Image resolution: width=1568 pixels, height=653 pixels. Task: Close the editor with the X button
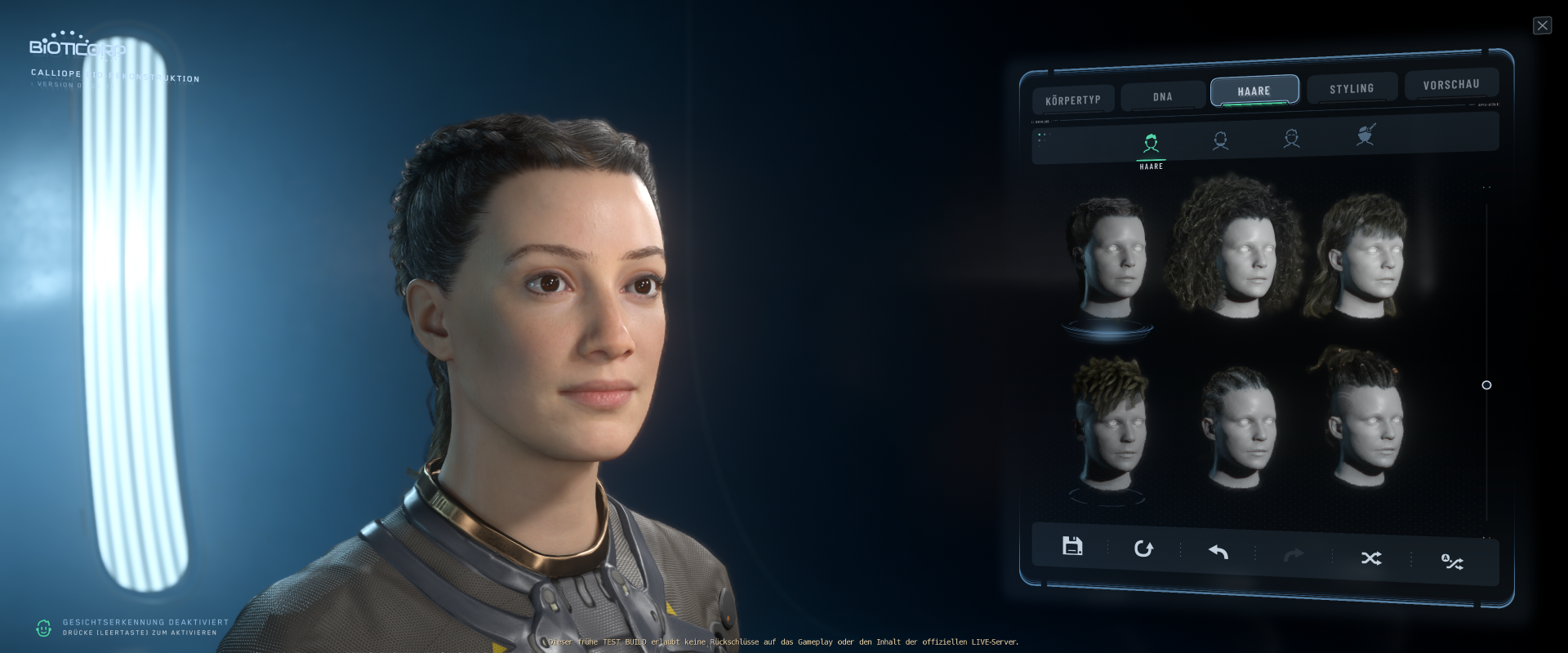pyautogui.click(x=1542, y=25)
